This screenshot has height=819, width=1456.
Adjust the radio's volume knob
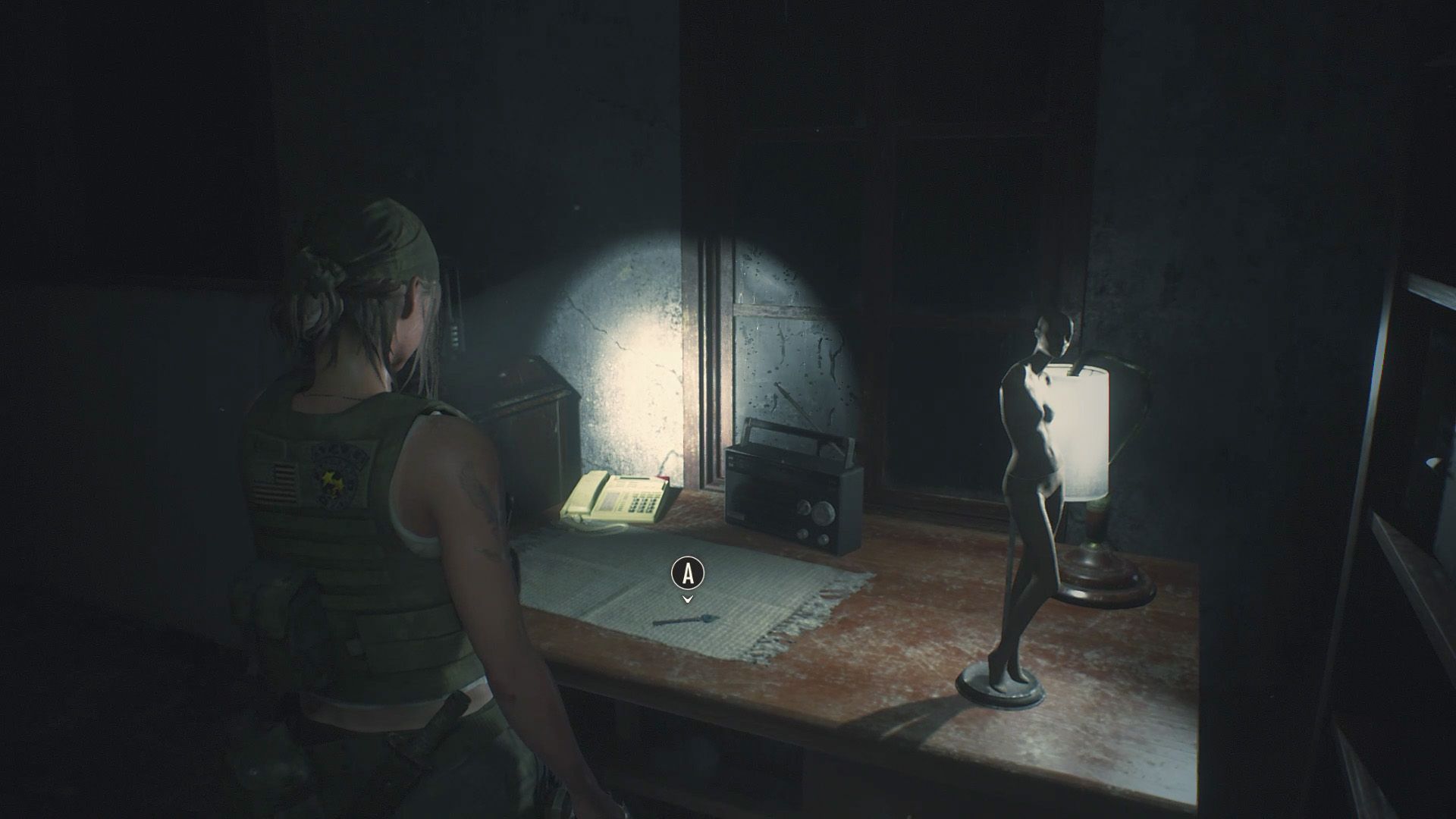[x=803, y=534]
